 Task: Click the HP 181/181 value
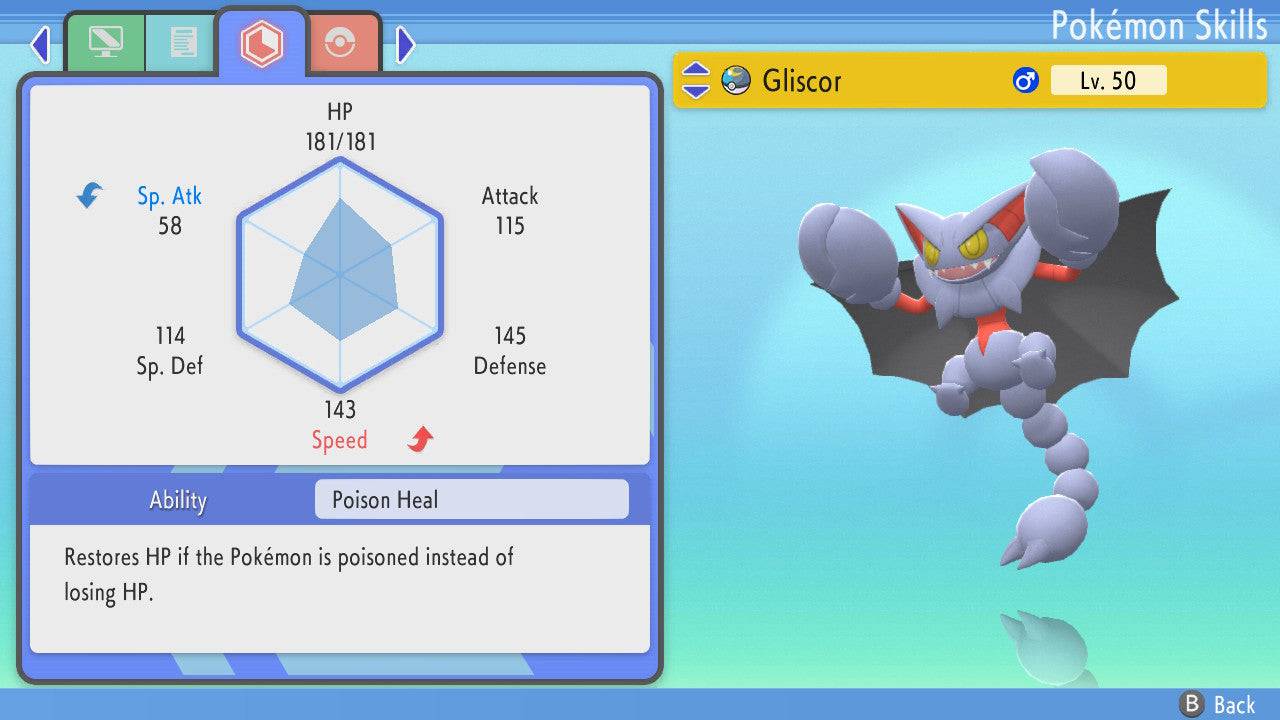click(340, 141)
